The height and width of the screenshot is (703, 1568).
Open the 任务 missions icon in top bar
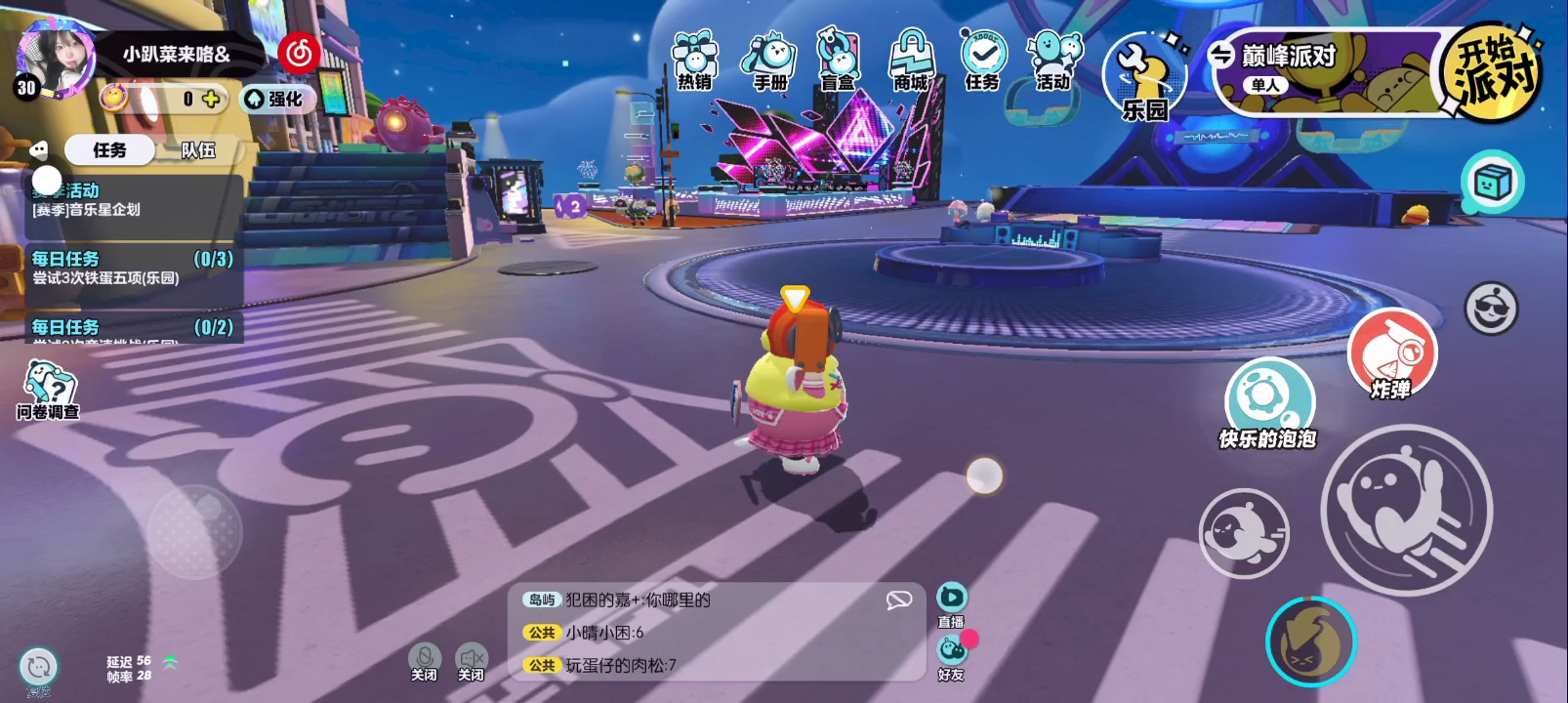[982, 61]
